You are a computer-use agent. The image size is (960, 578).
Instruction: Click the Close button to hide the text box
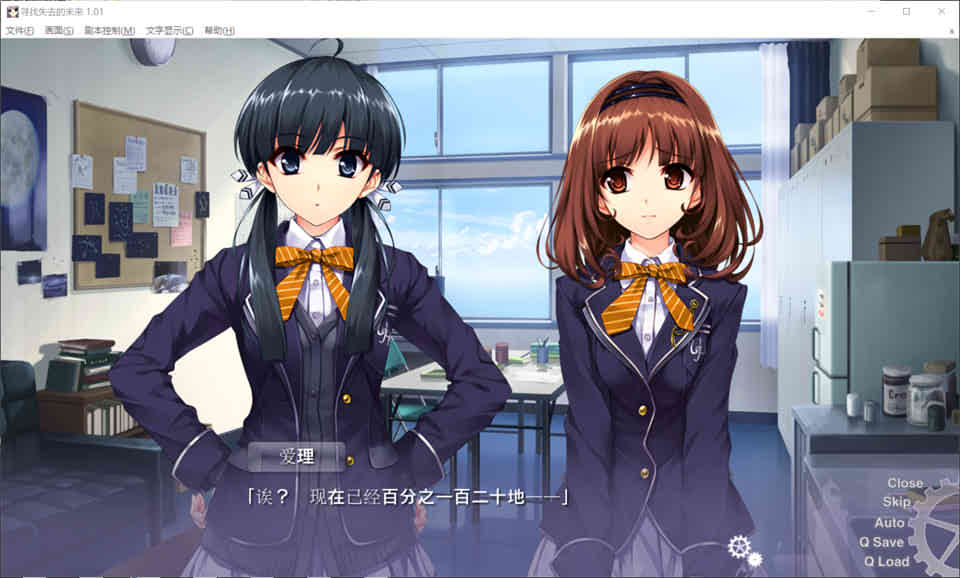click(904, 483)
